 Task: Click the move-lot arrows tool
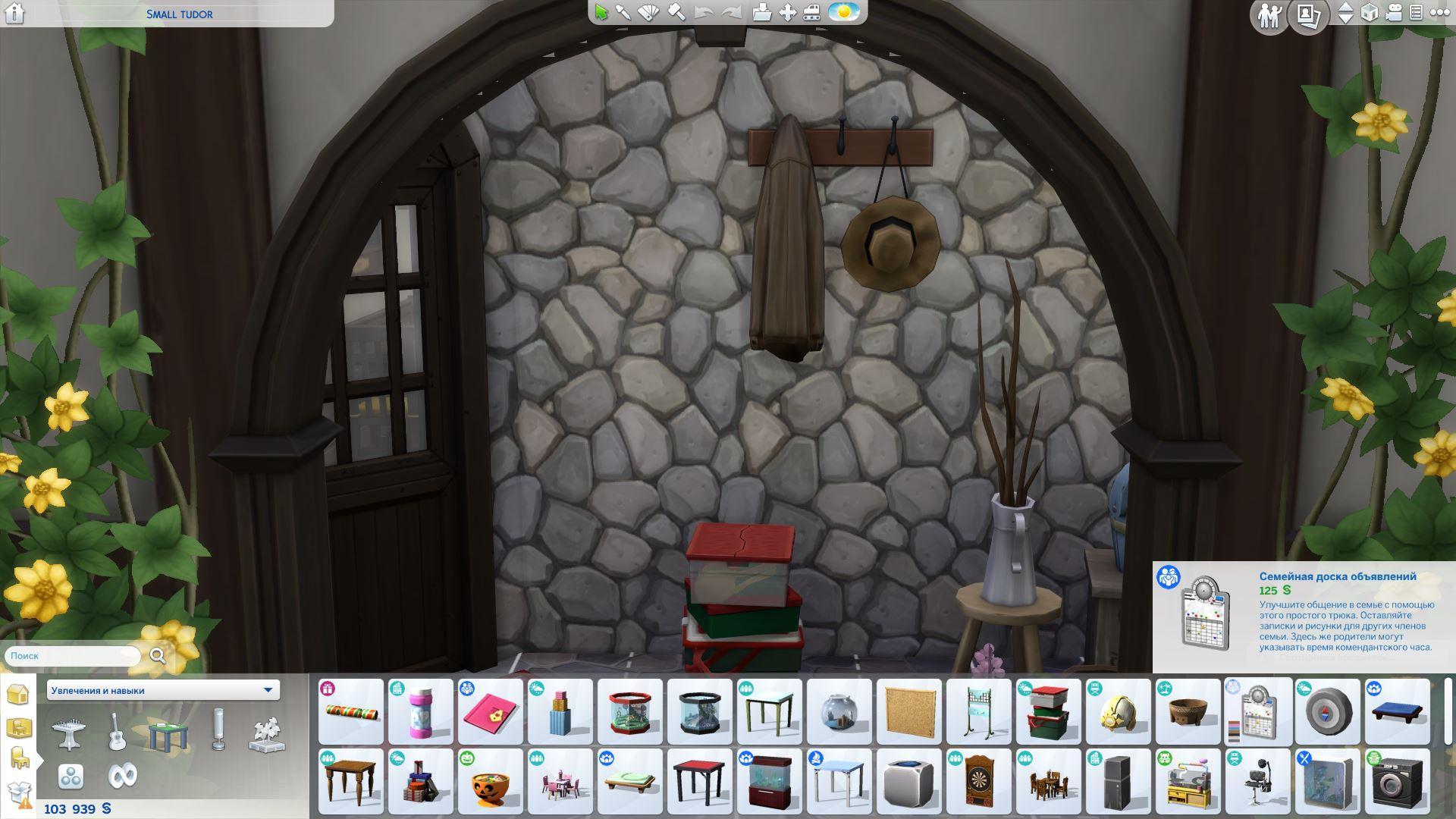[x=787, y=13]
